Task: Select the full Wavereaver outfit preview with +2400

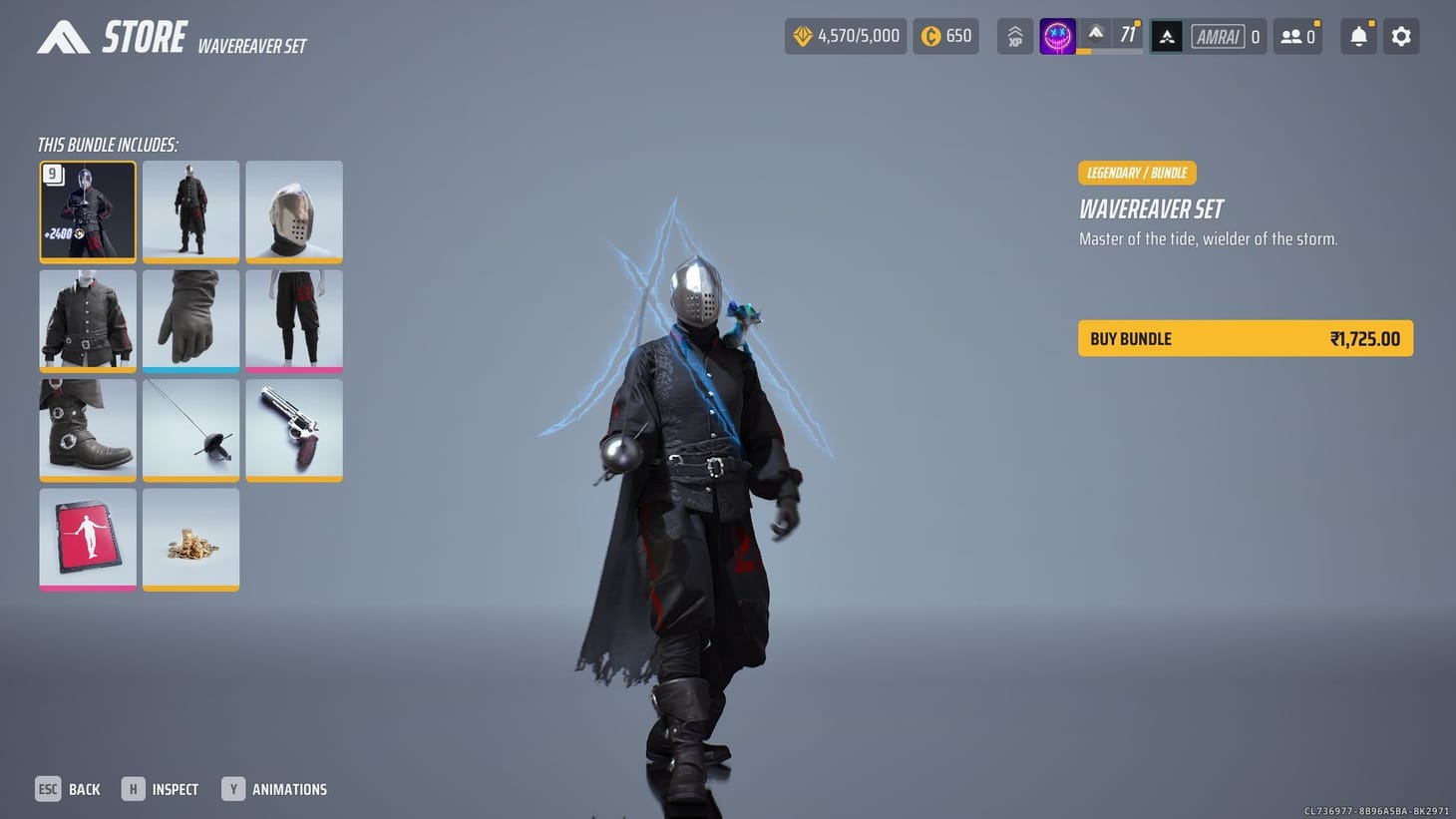Action: click(87, 210)
